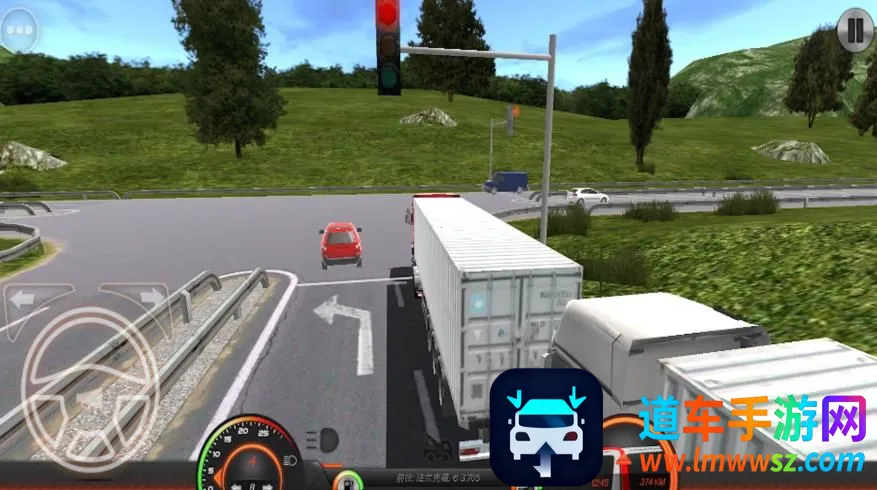
Task: Open the three-dots options menu
Action: (x=22, y=30)
